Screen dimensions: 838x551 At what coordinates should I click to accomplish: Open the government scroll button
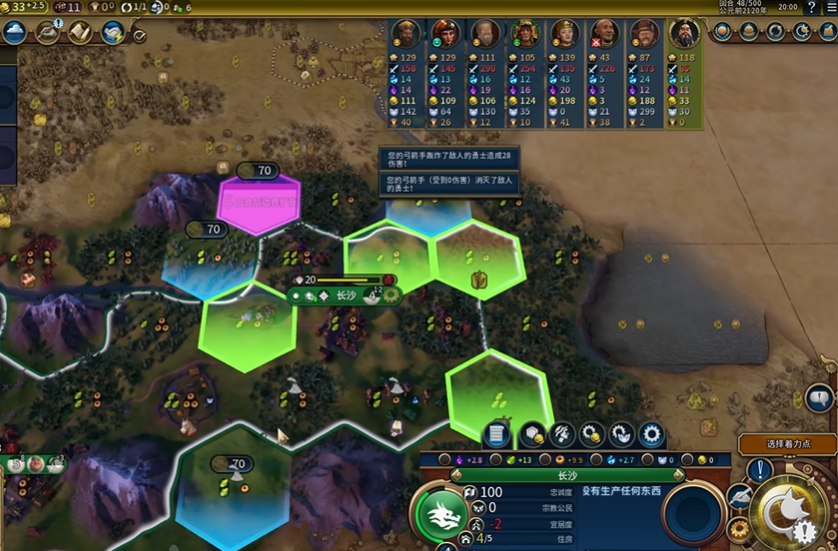pos(80,32)
